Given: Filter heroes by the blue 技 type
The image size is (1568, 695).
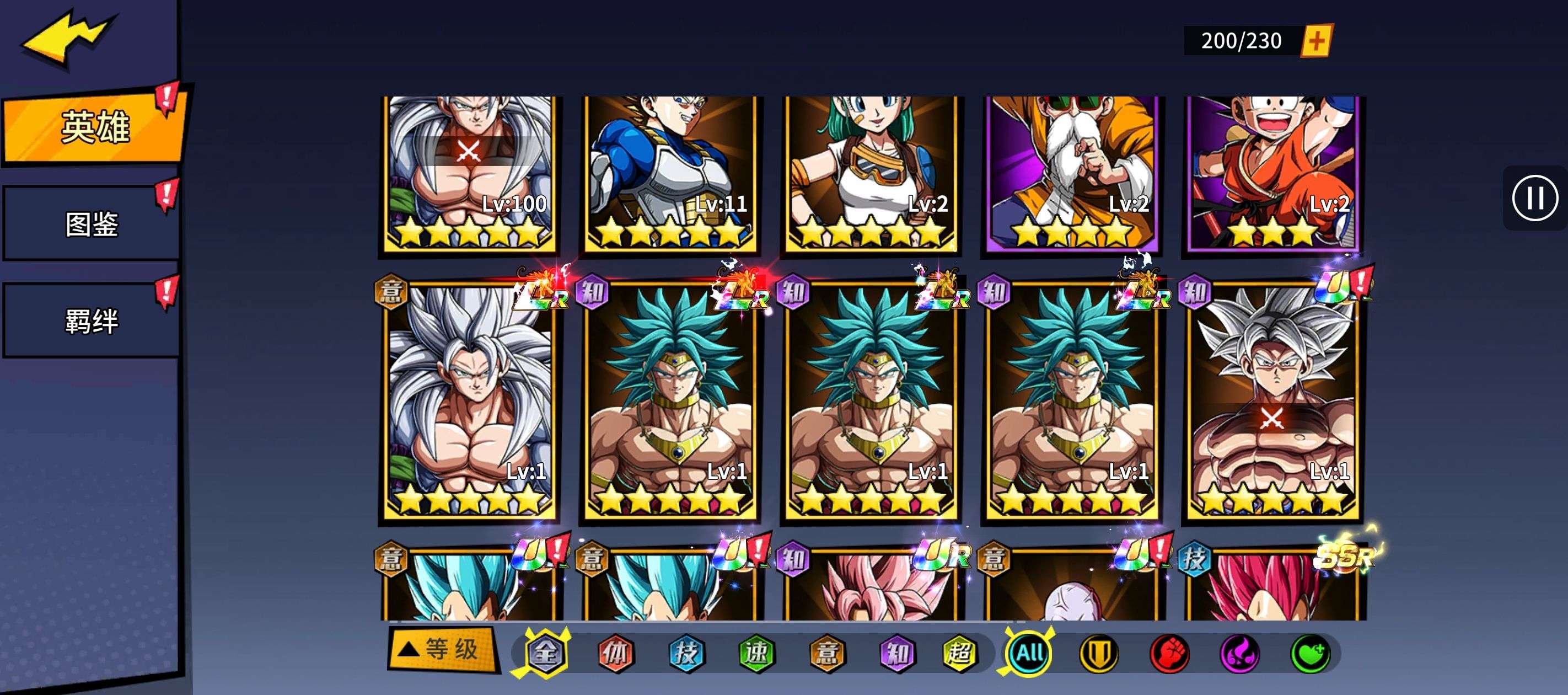Looking at the screenshot, I should click(686, 653).
